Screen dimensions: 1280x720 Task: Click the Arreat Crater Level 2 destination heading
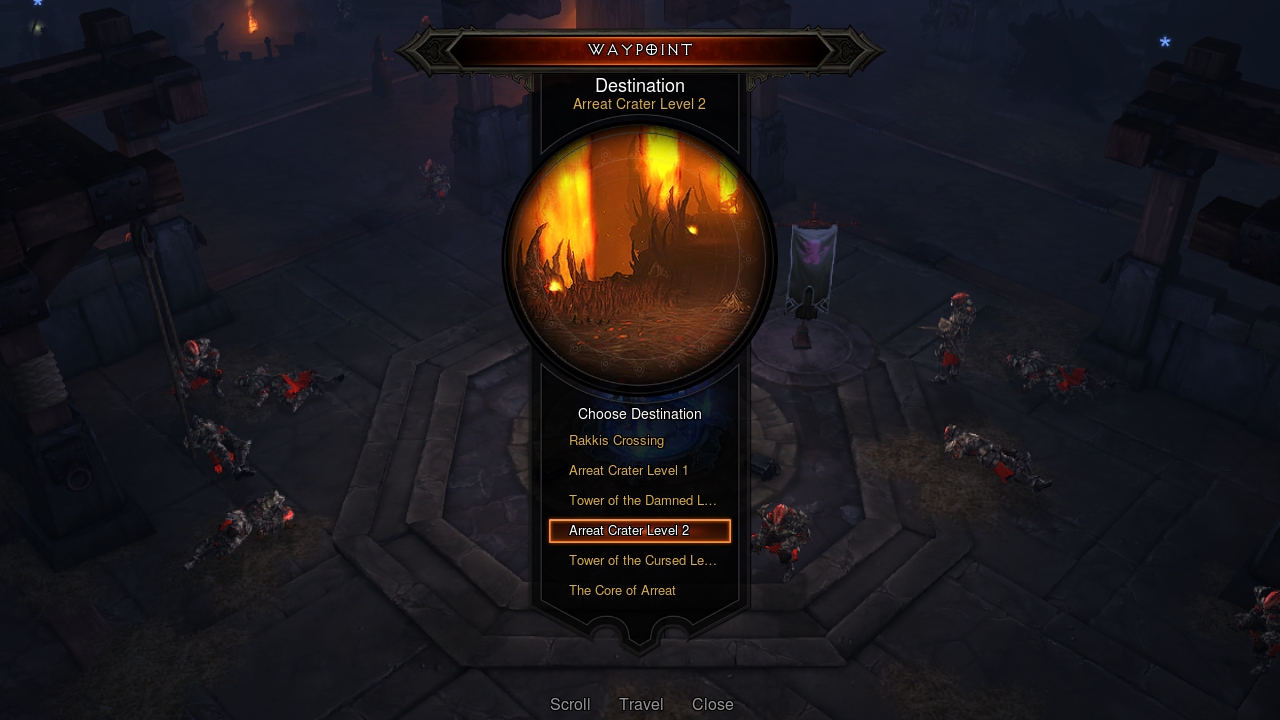[639, 104]
